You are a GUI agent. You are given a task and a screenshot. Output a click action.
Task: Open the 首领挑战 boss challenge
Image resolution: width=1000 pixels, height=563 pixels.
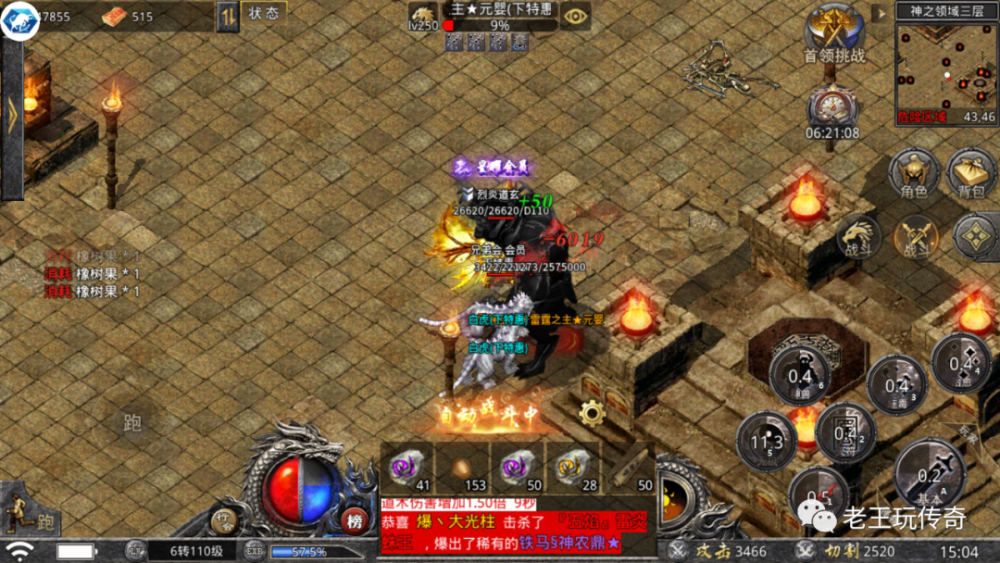pos(834,32)
